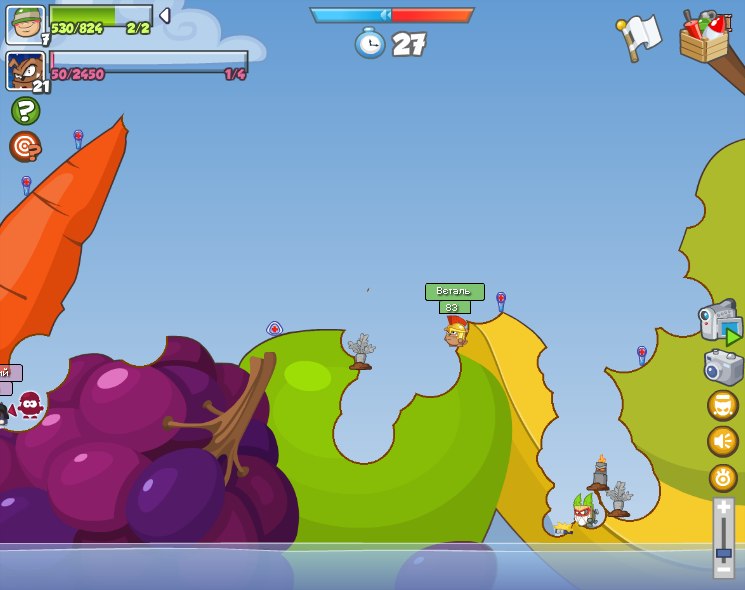Zoom out with the minus button
745x590 pixels.
[x=723, y=570]
